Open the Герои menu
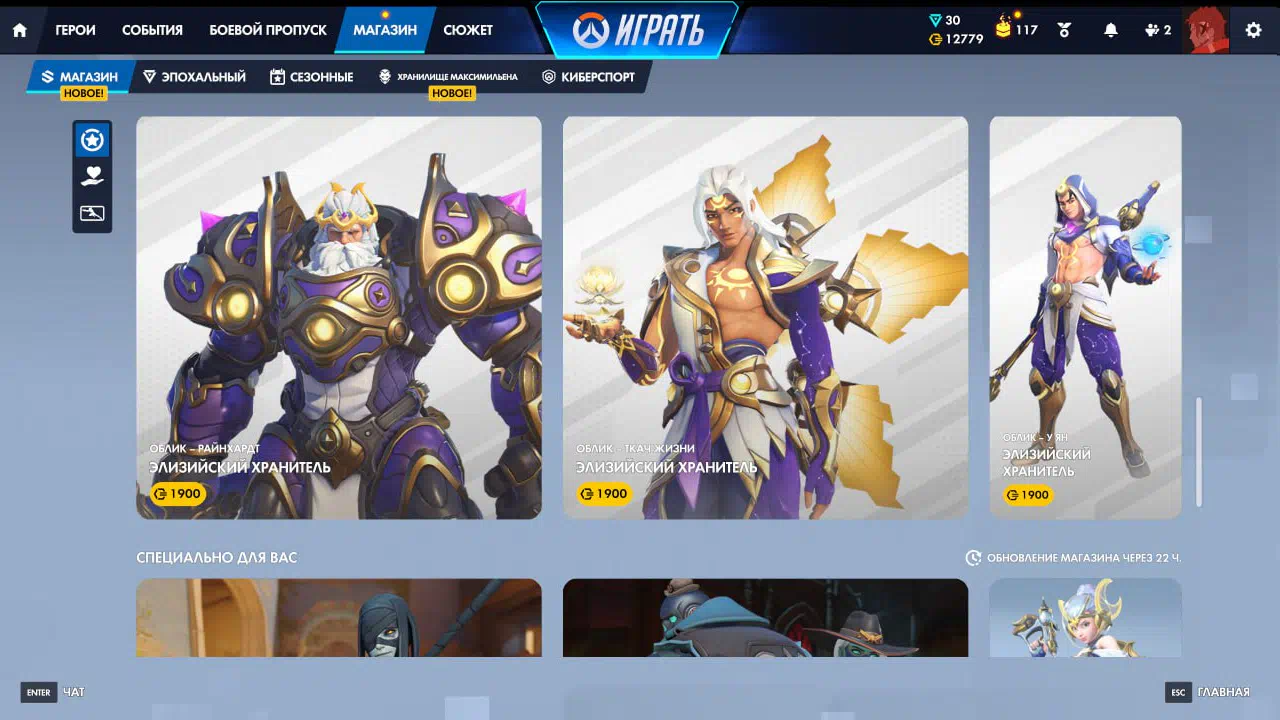 click(x=75, y=30)
